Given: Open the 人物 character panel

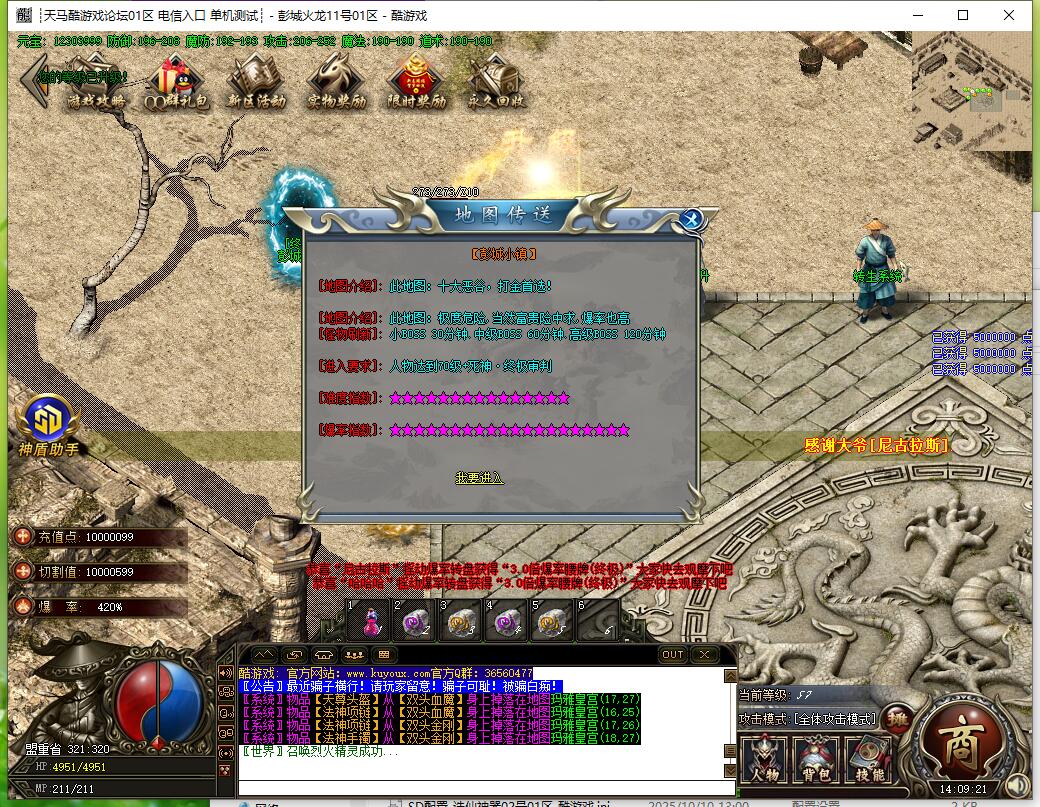Looking at the screenshot, I should 765,760.
